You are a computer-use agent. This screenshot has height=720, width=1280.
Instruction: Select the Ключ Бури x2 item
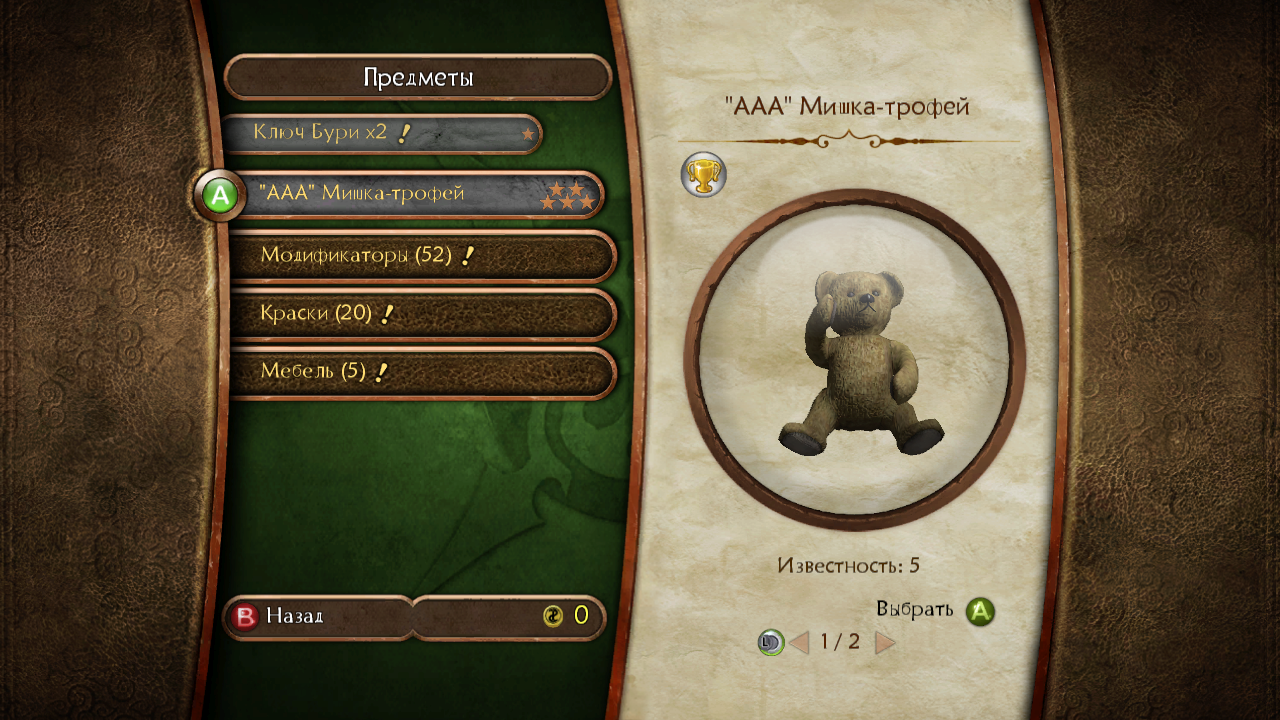click(x=380, y=133)
